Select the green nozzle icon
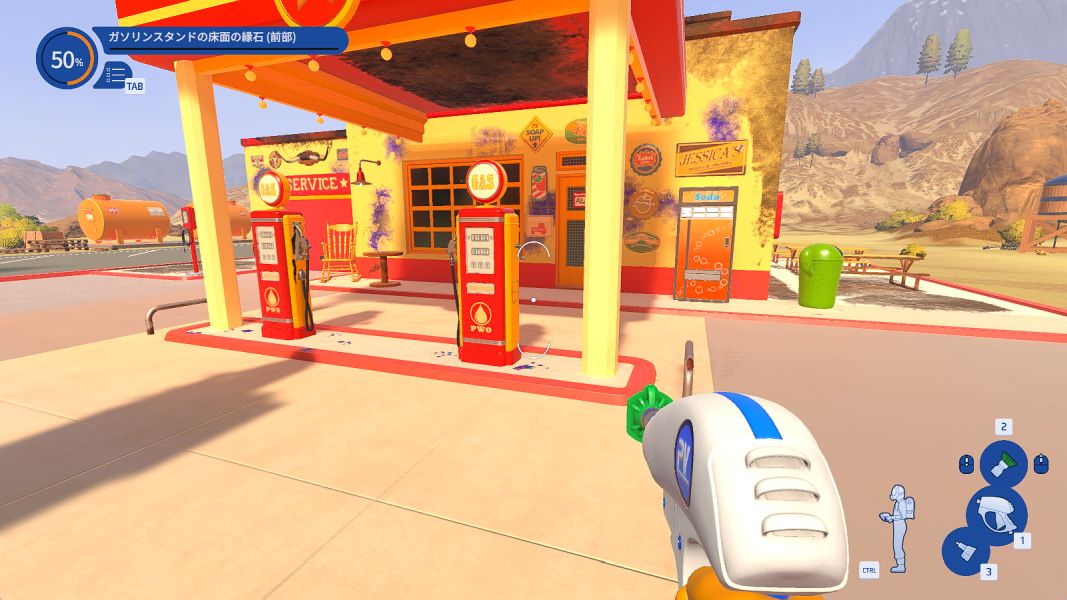 pos(1002,463)
